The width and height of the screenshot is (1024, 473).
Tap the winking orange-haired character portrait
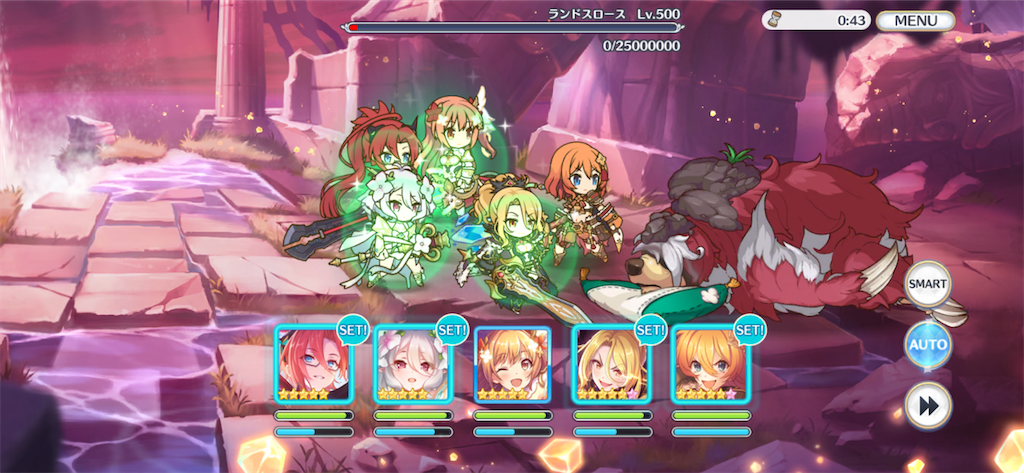[x=512, y=364]
